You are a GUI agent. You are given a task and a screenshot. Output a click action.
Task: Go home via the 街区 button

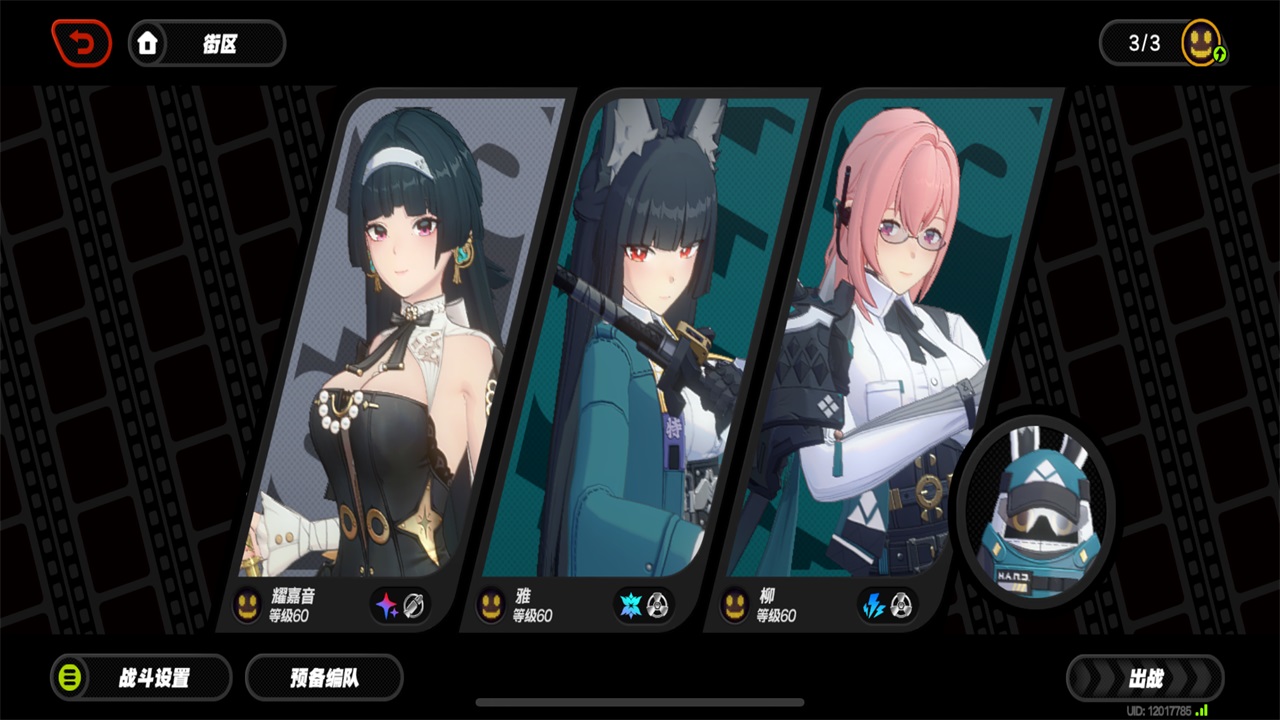coord(207,43)
